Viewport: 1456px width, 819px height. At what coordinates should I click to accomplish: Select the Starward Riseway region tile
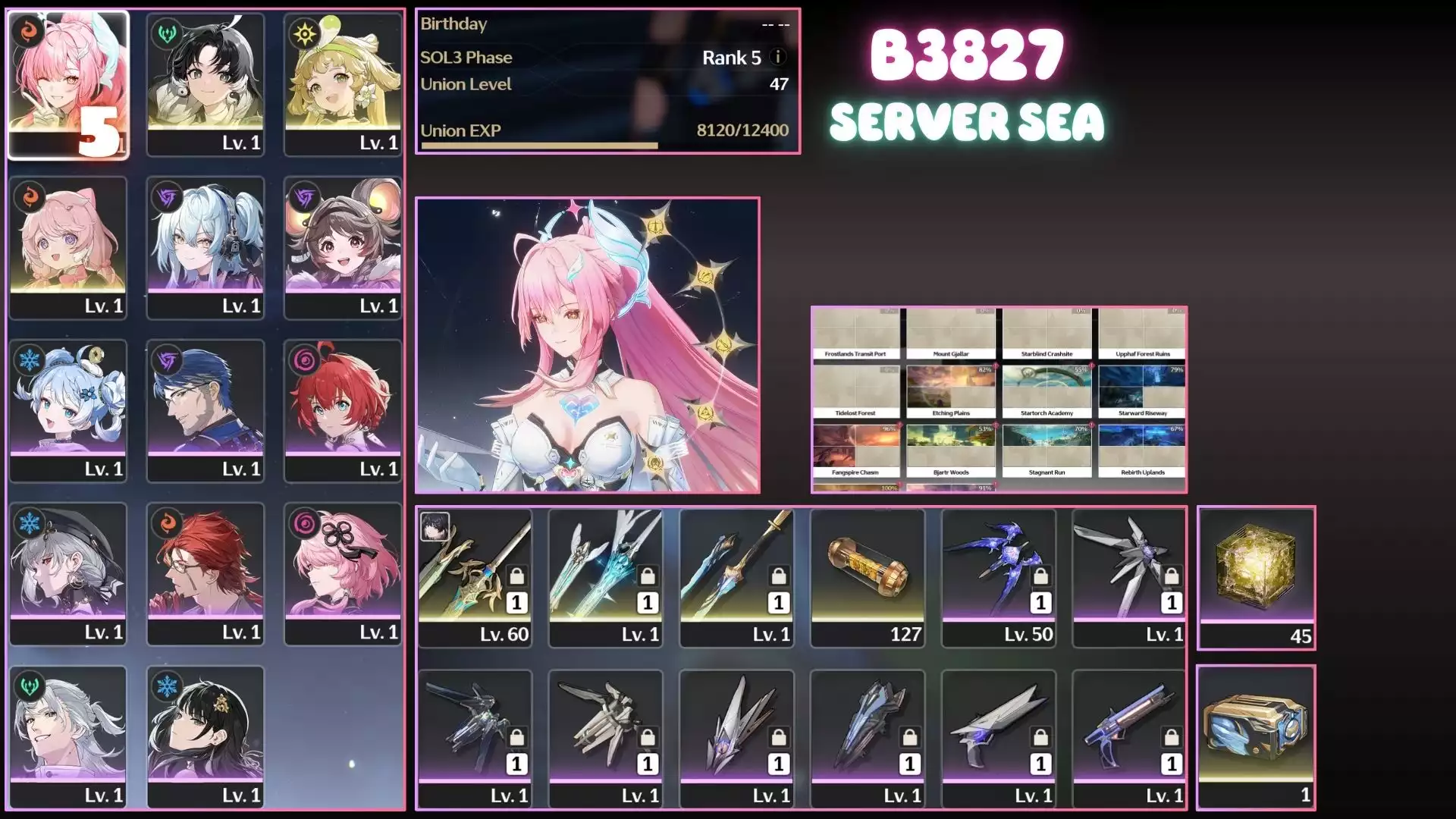[x=1142, y=392]
